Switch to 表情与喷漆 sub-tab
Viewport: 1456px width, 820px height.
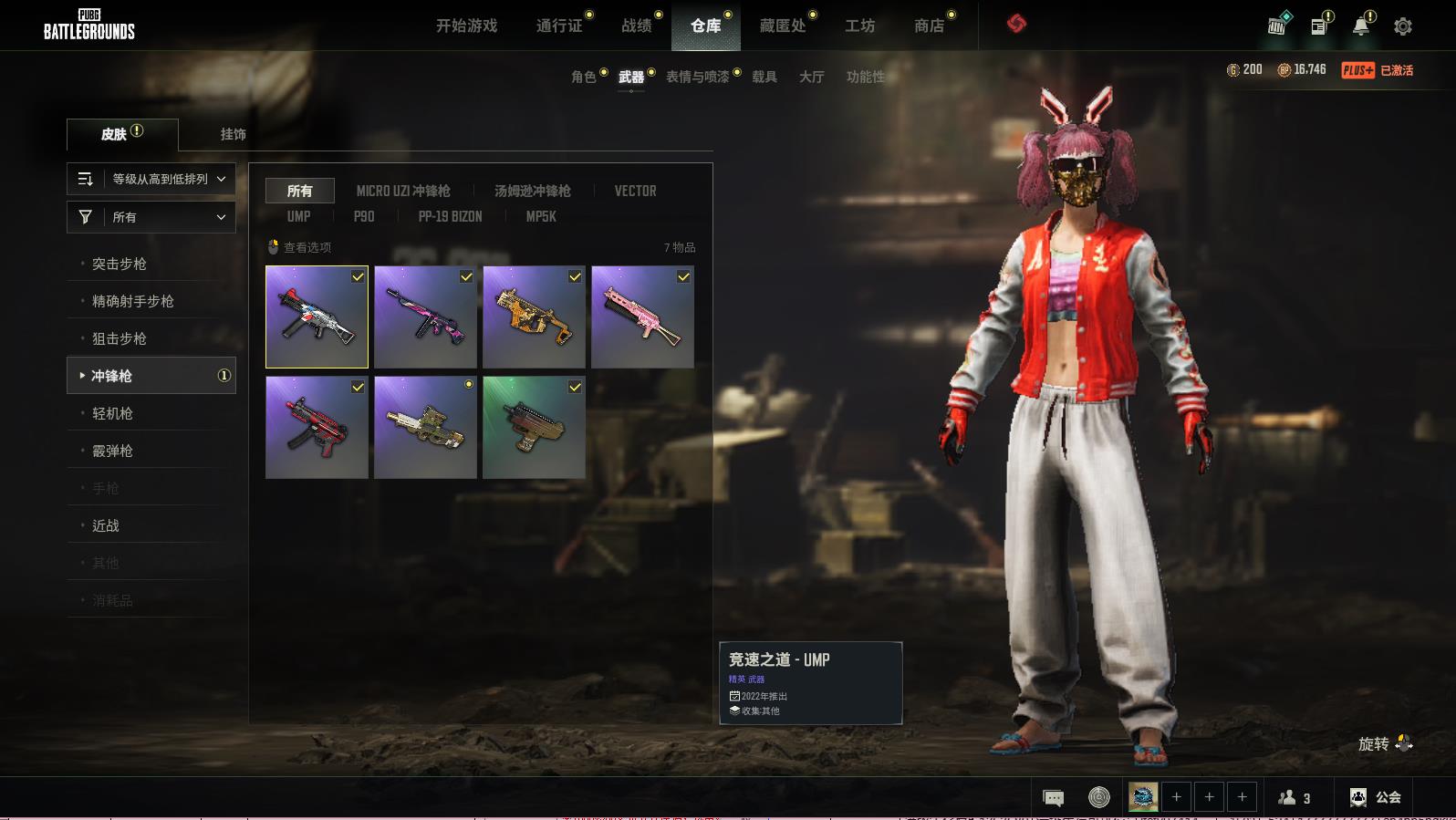(698, 77)
